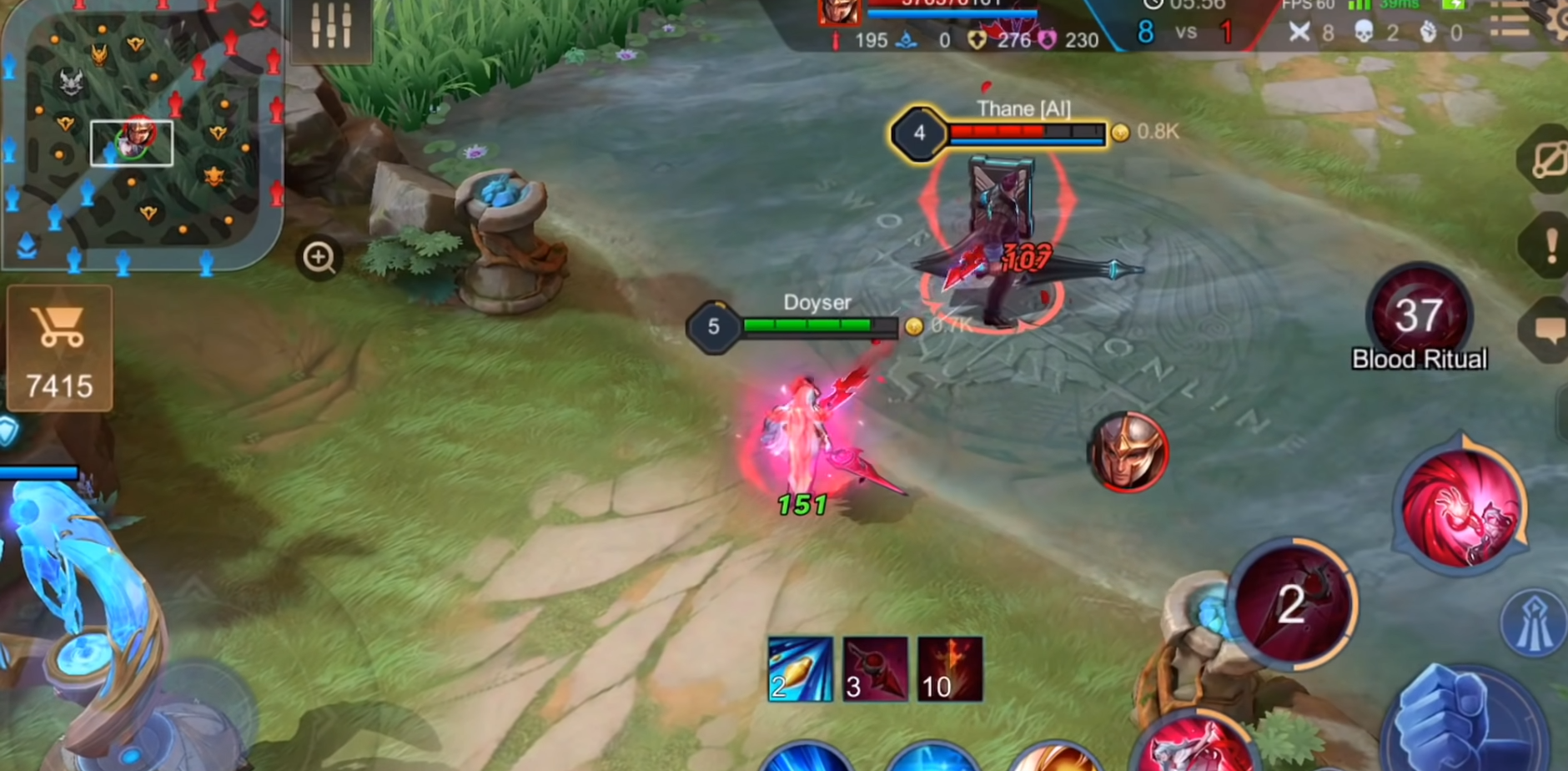1568x771 pixels.
Task: Tap the blue tower attack button
Action: click(x=1533, y=623)
